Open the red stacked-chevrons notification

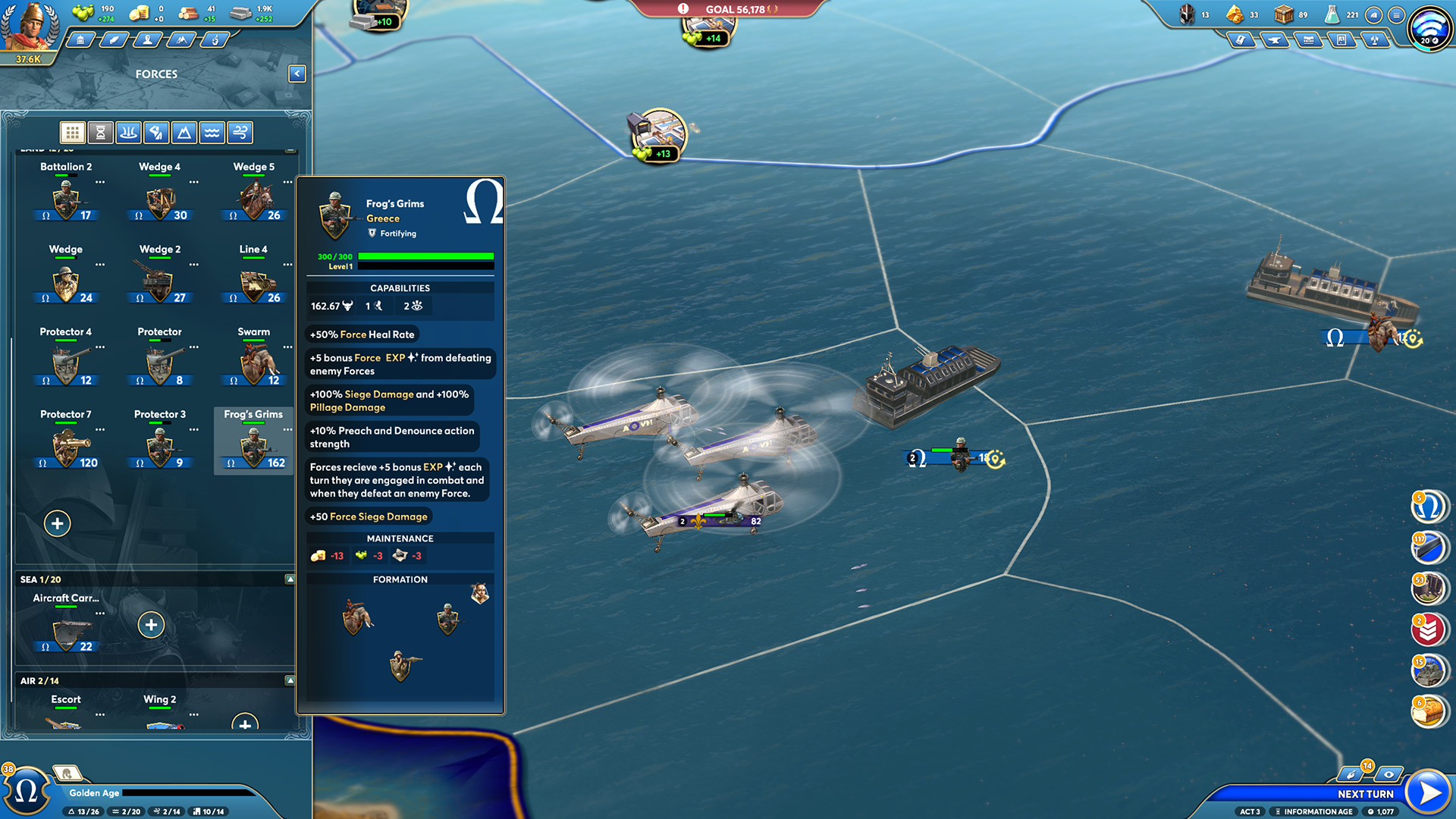click(x=1428, y=629)
